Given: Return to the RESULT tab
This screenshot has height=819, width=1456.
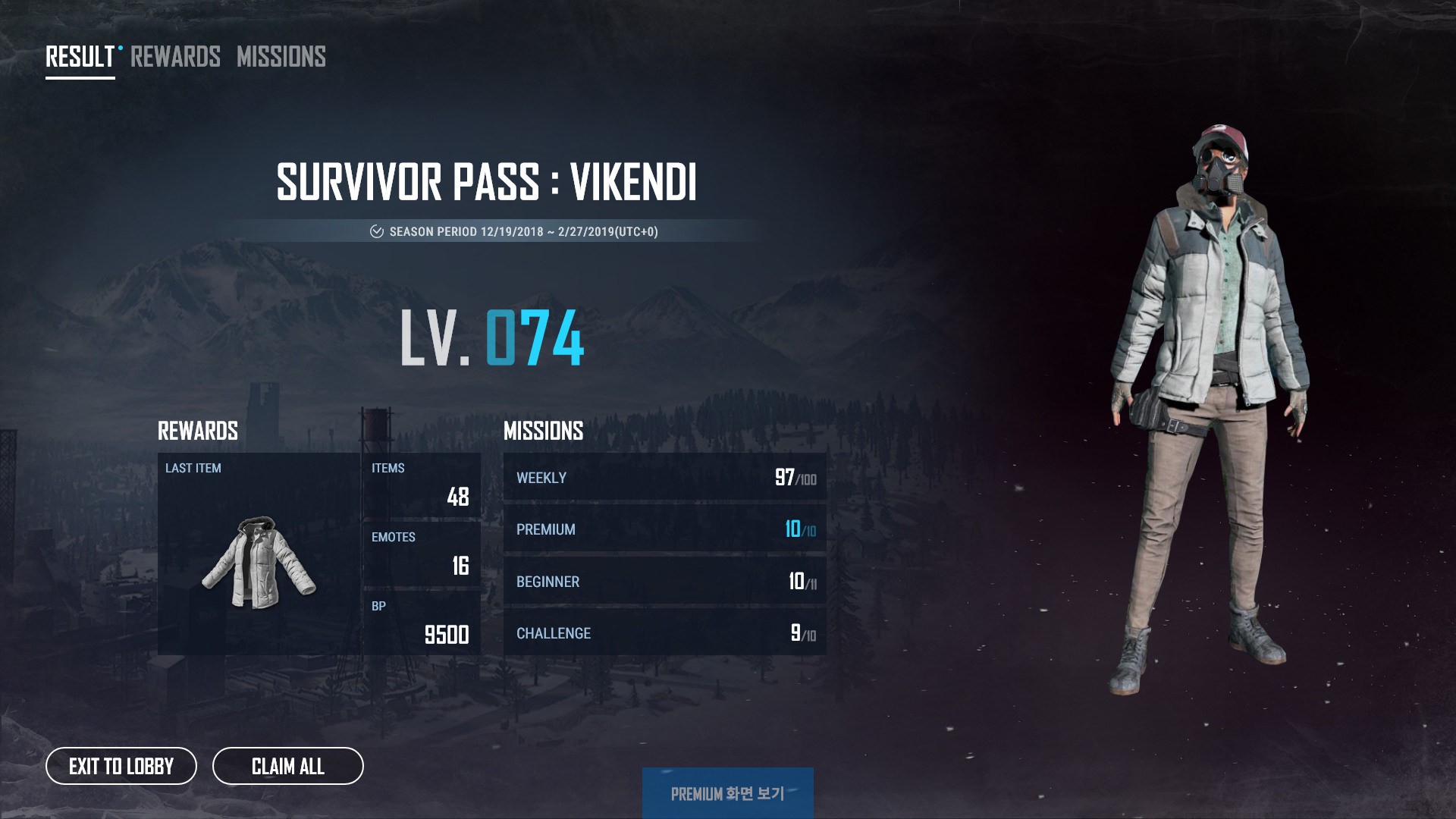Looking at the screenshot, I should [77, 55].
